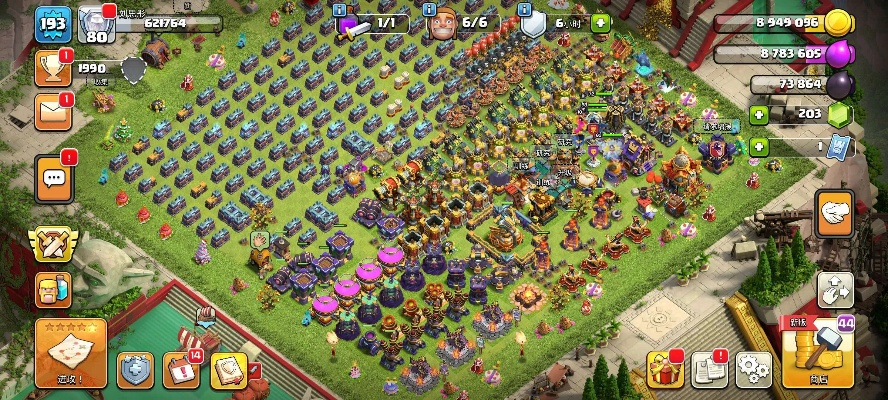Add gems with the green plus
The height and width of the screenshot is (400, 888).
(x=759, y=114)
